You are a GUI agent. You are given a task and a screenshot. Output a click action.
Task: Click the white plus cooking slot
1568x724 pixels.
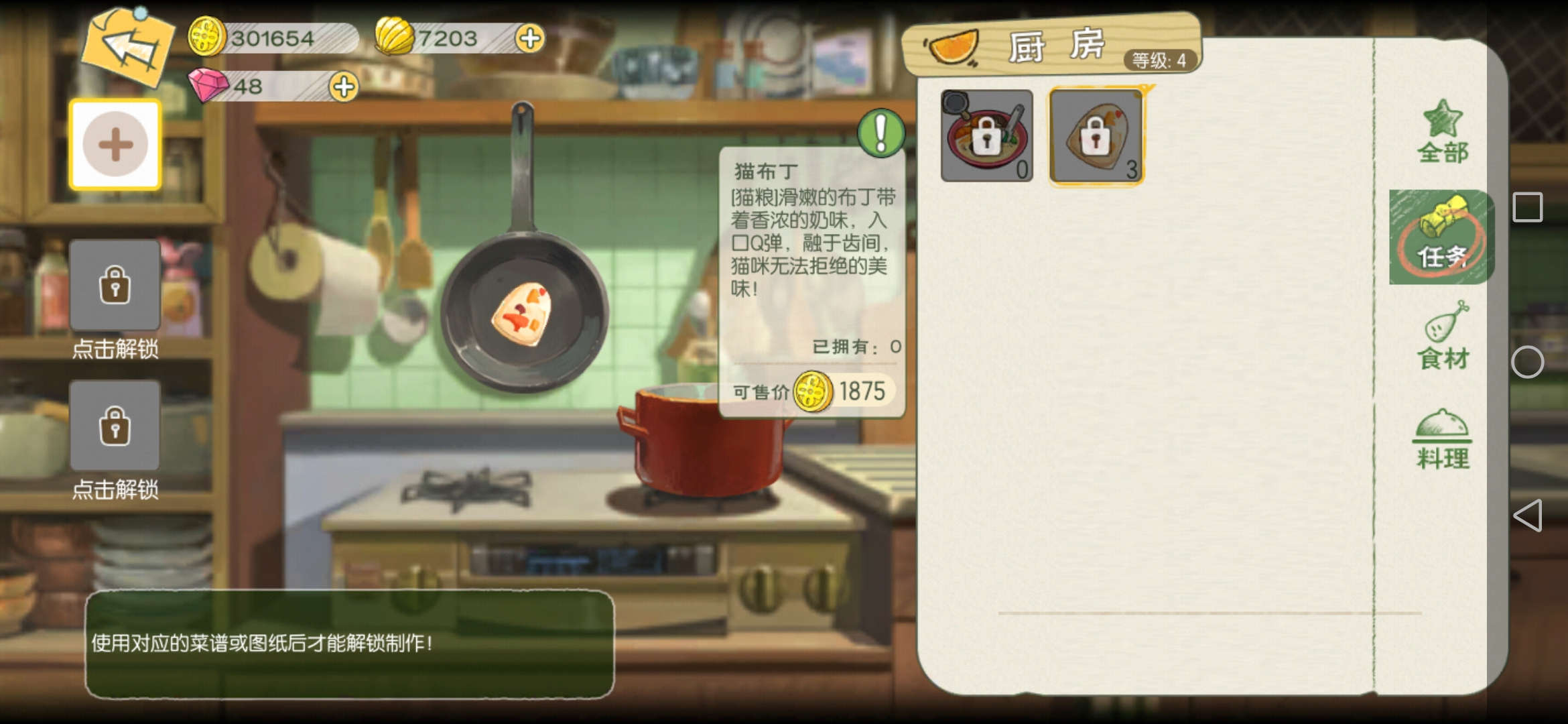pos(115,145)
